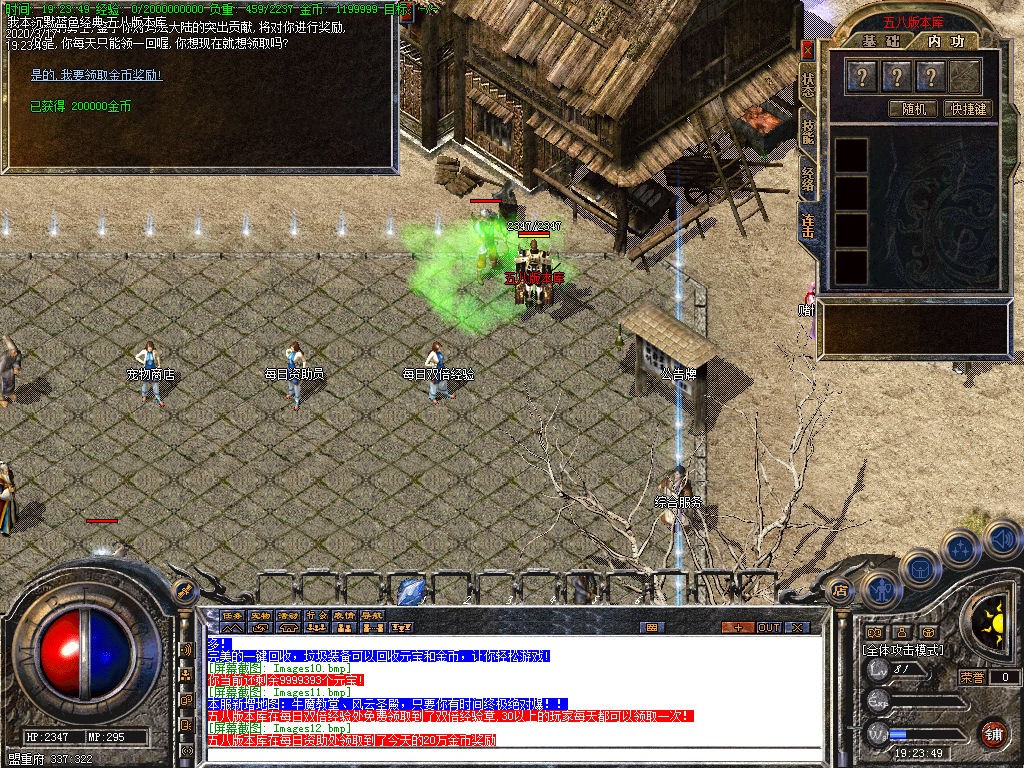The image size is (1024, 768).
Task: Open the red 铺 stall button
Action: (x=992, y=733)
